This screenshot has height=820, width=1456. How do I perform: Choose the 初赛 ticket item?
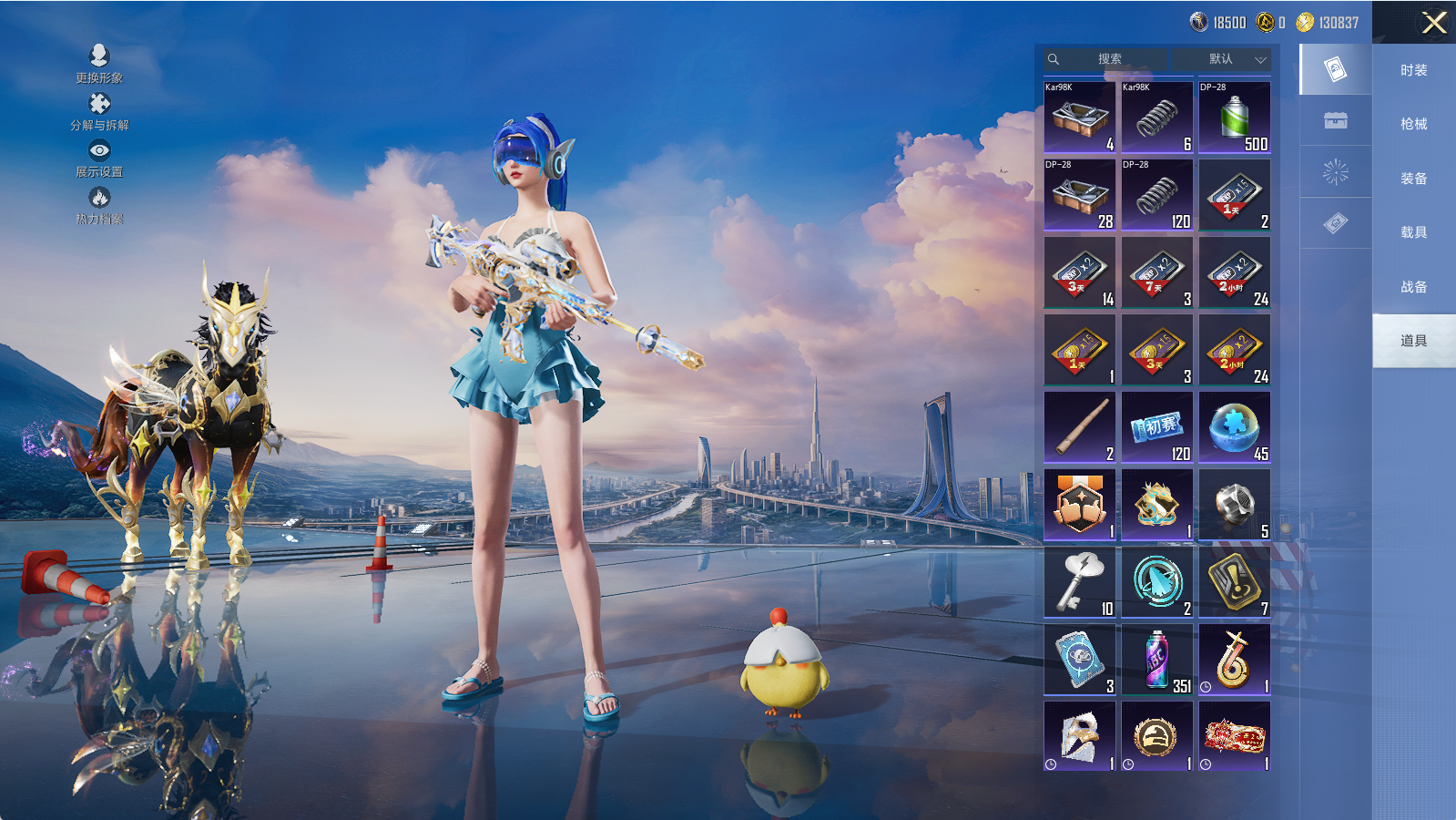1156,426
